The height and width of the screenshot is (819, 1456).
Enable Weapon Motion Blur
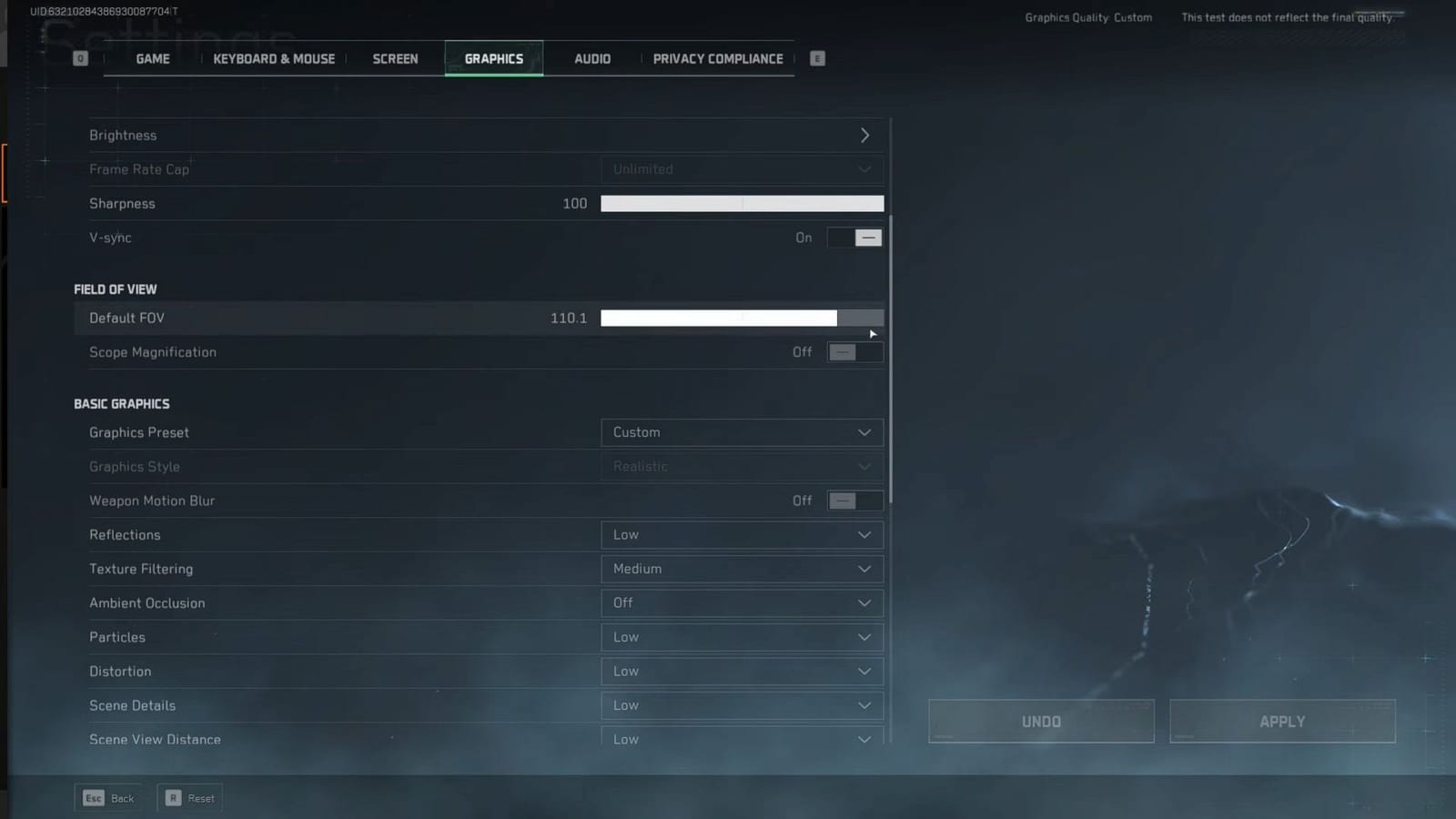click(x=854, y=500)
